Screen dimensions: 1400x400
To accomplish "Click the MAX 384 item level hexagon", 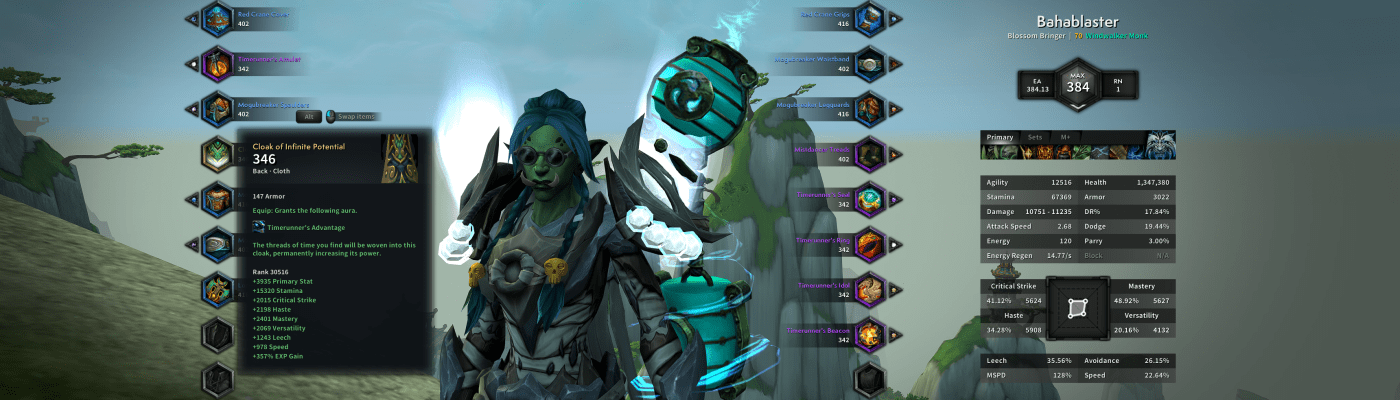I will 1077,84.
